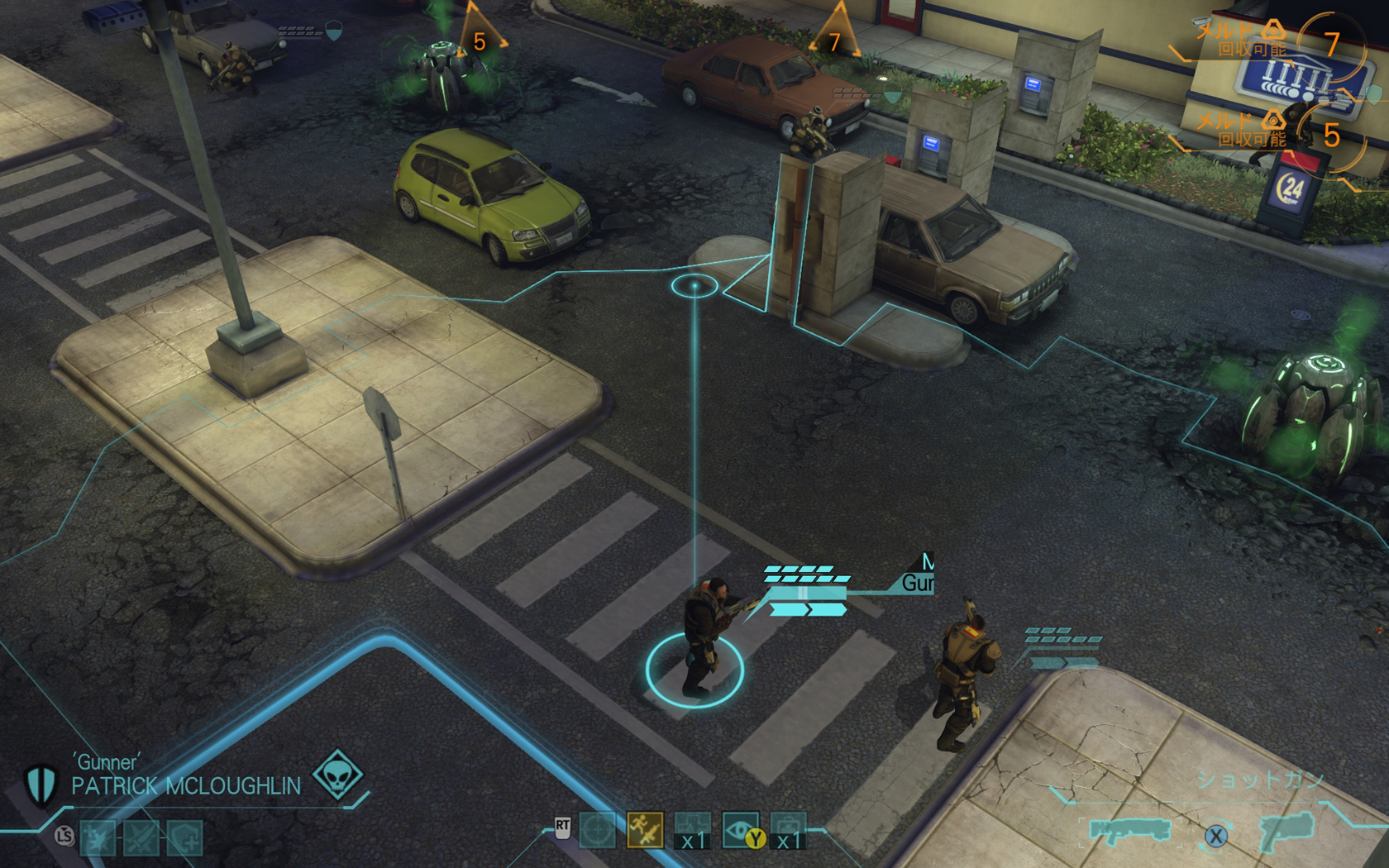This screenshot has width=1389, height=868.
Task: Use the medikit item ability
Action: [788, 831]
